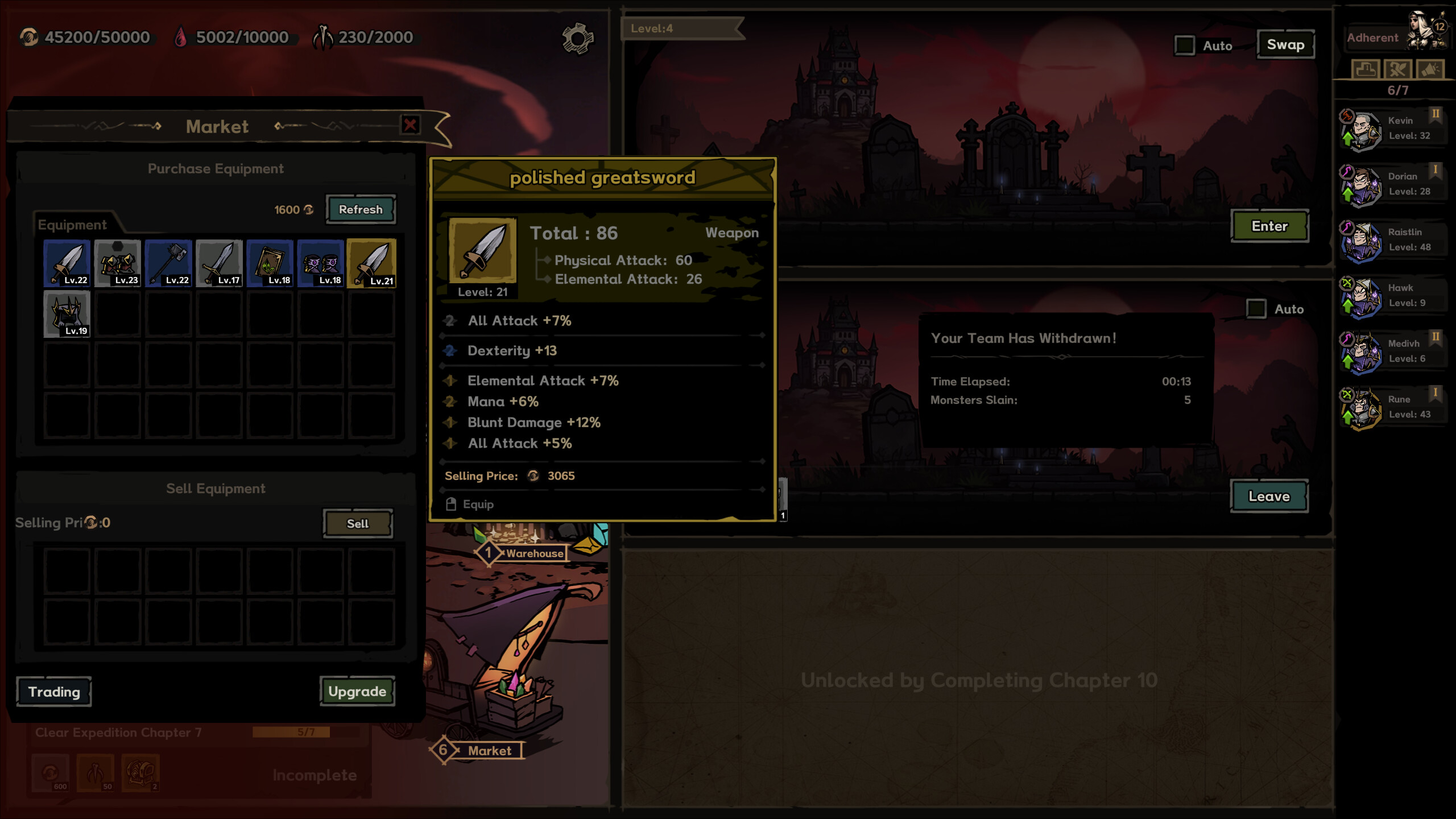The height and width of the screenshot is (819, 1456).
Task: Enable Auto mode next to Swap button
Action: tap(1186, 45)
